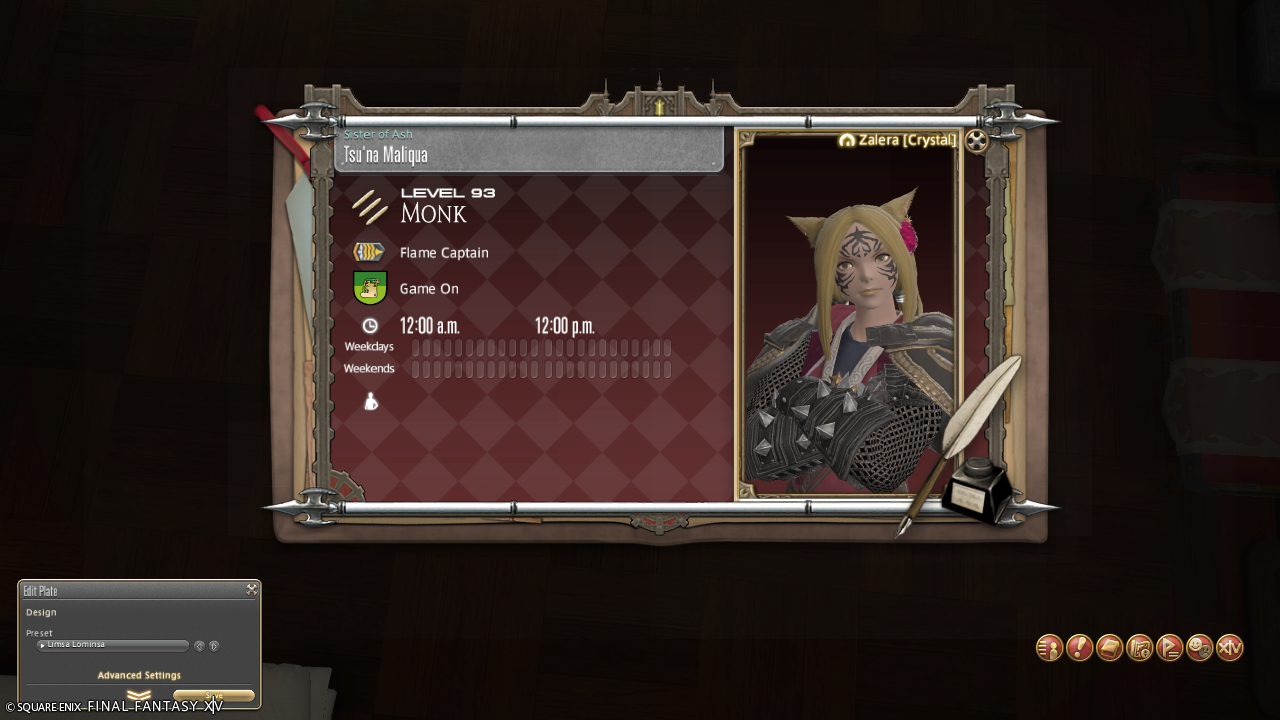Switch to the next design preset

click(x=214, y=646)
